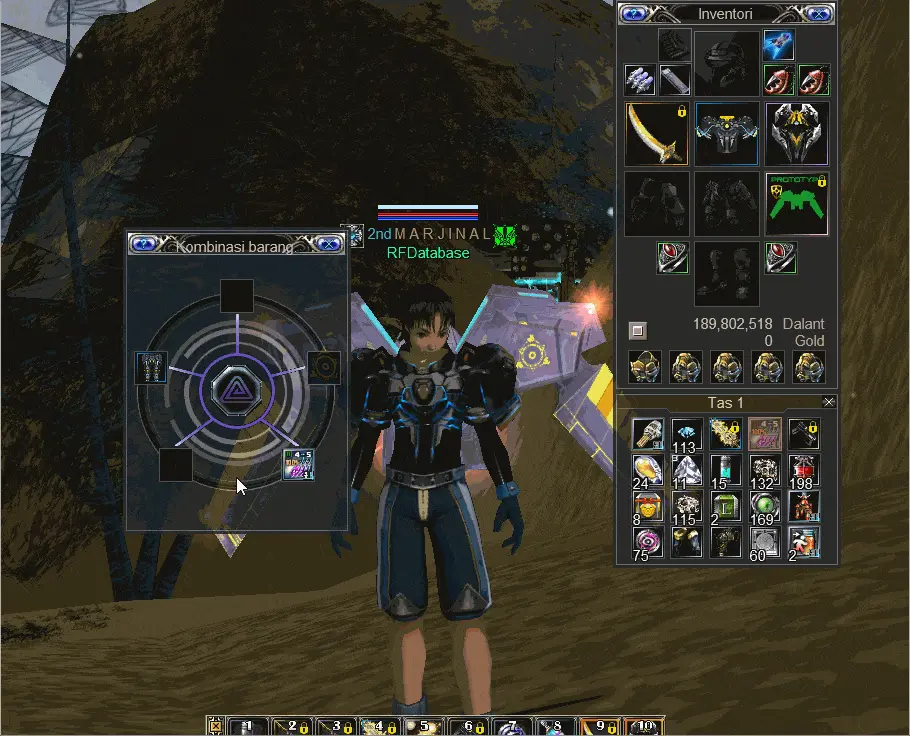
Task: Close the Tas 1 bag window
Action: (x=828, y=402)
